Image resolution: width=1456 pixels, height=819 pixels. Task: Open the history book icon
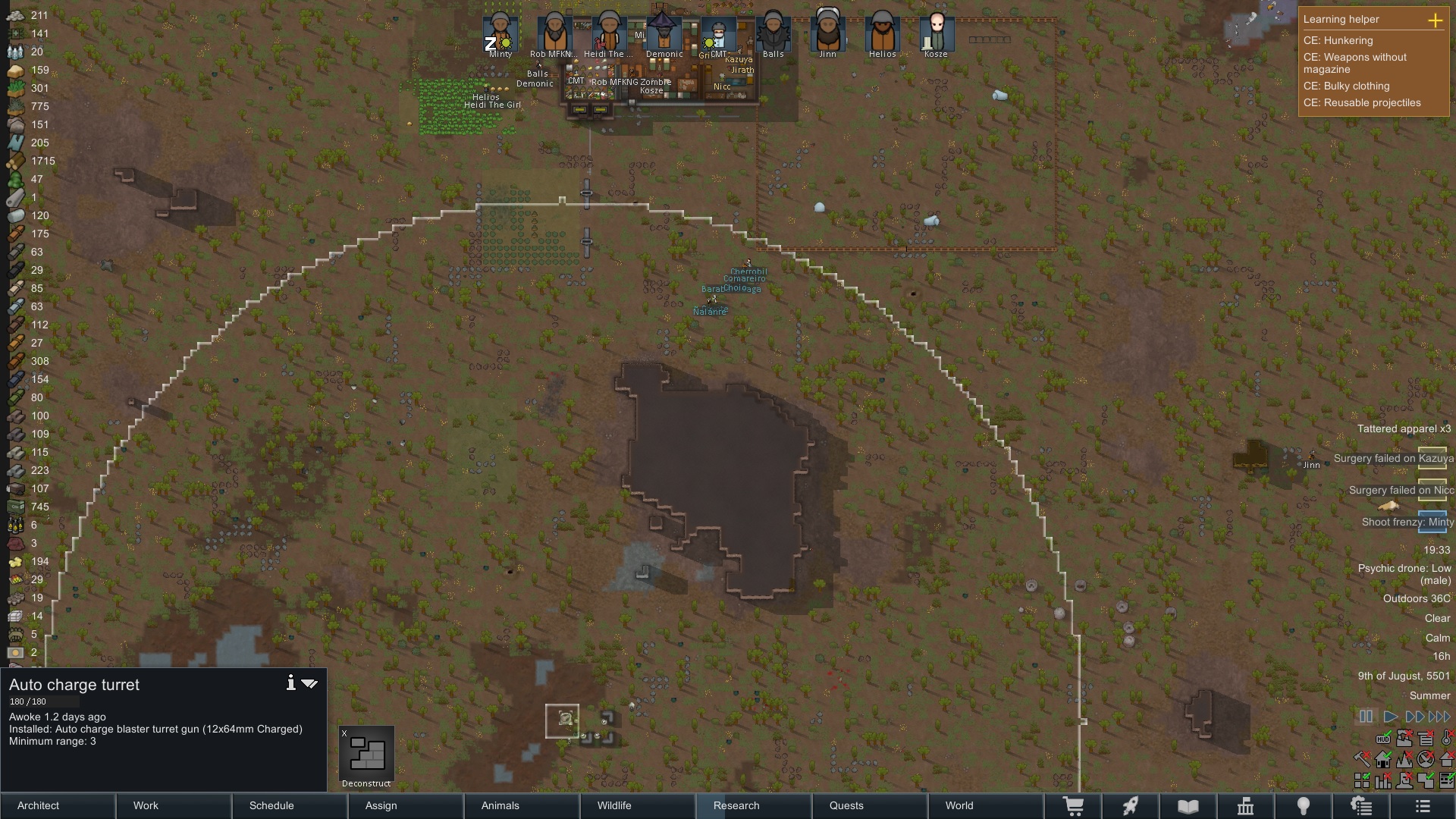[x=1189, y=805]
